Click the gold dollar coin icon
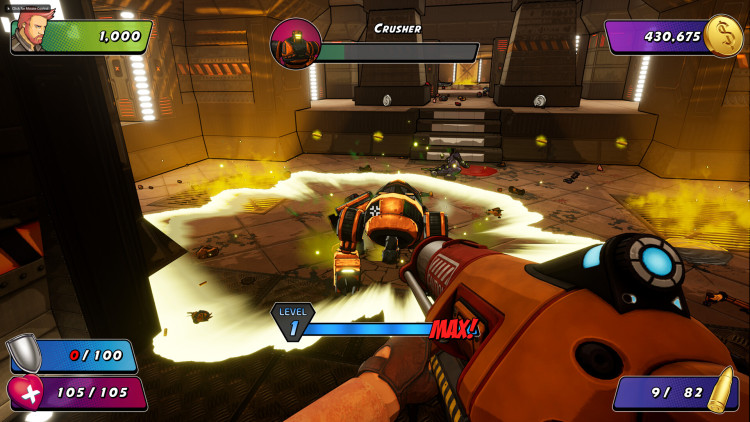This screenshot has height=422, width=750. coord(722,36)
